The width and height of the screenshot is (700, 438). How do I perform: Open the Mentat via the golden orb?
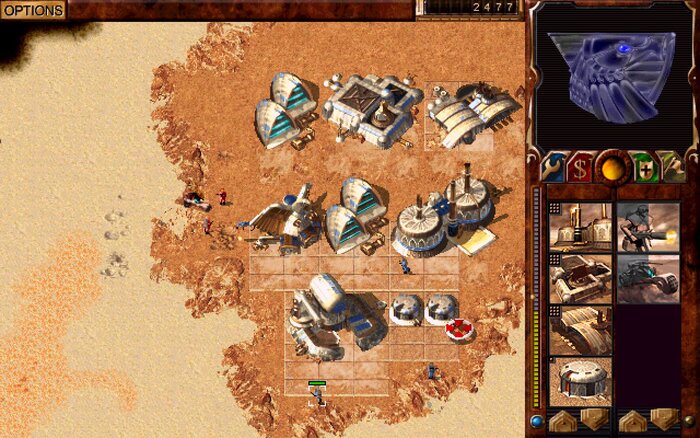point(610,167)
